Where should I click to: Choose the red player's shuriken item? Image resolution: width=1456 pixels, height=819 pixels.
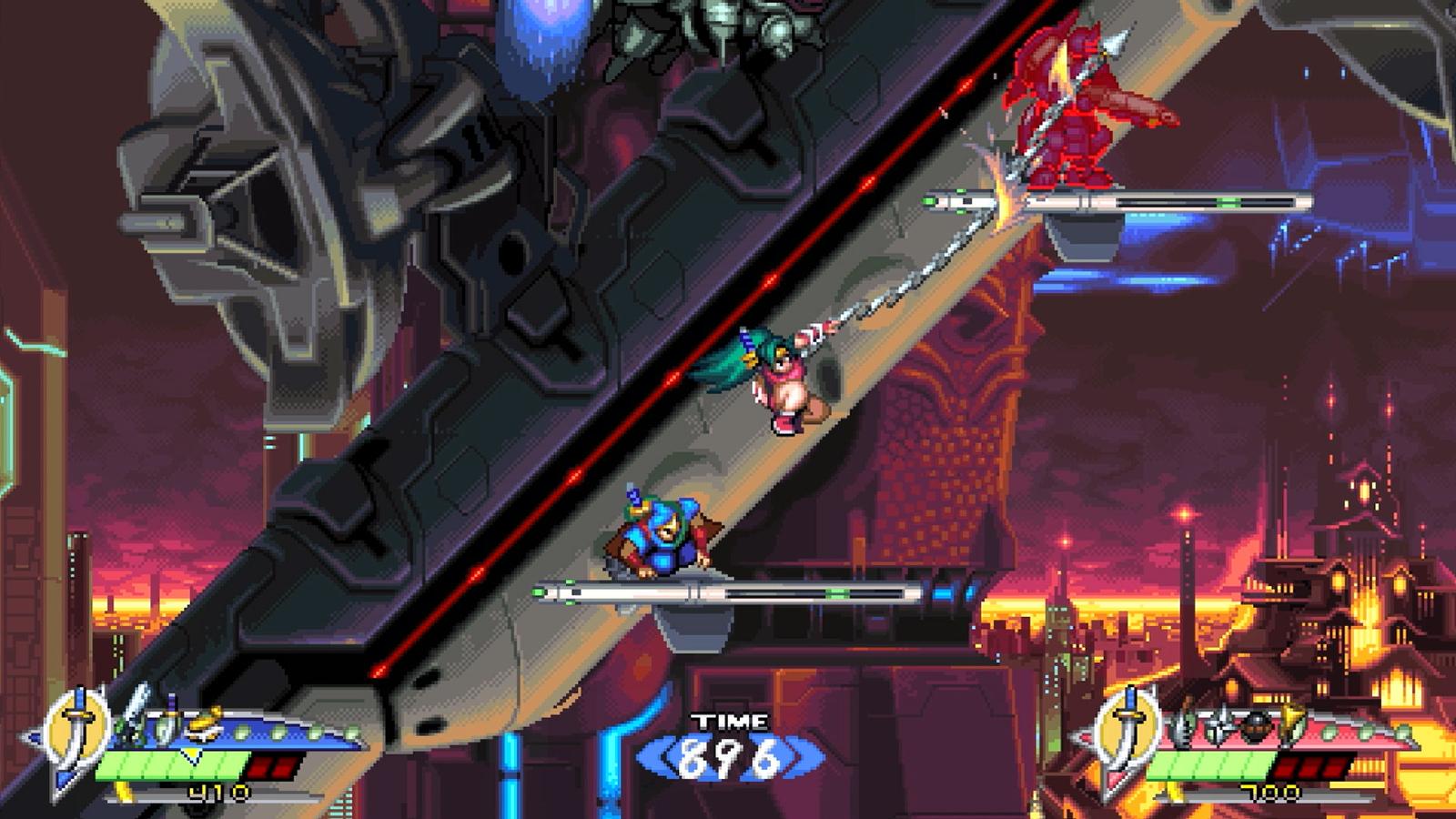click(1221, 725)
